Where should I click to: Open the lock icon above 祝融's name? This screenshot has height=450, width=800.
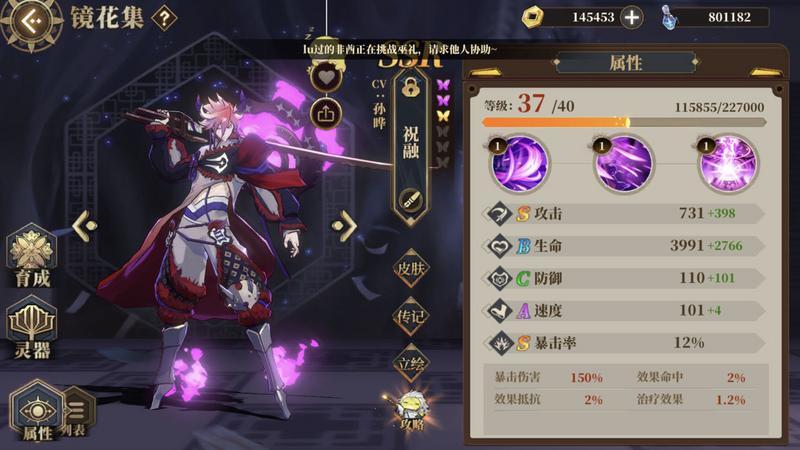pyautogui.click(x=410, y=88)
